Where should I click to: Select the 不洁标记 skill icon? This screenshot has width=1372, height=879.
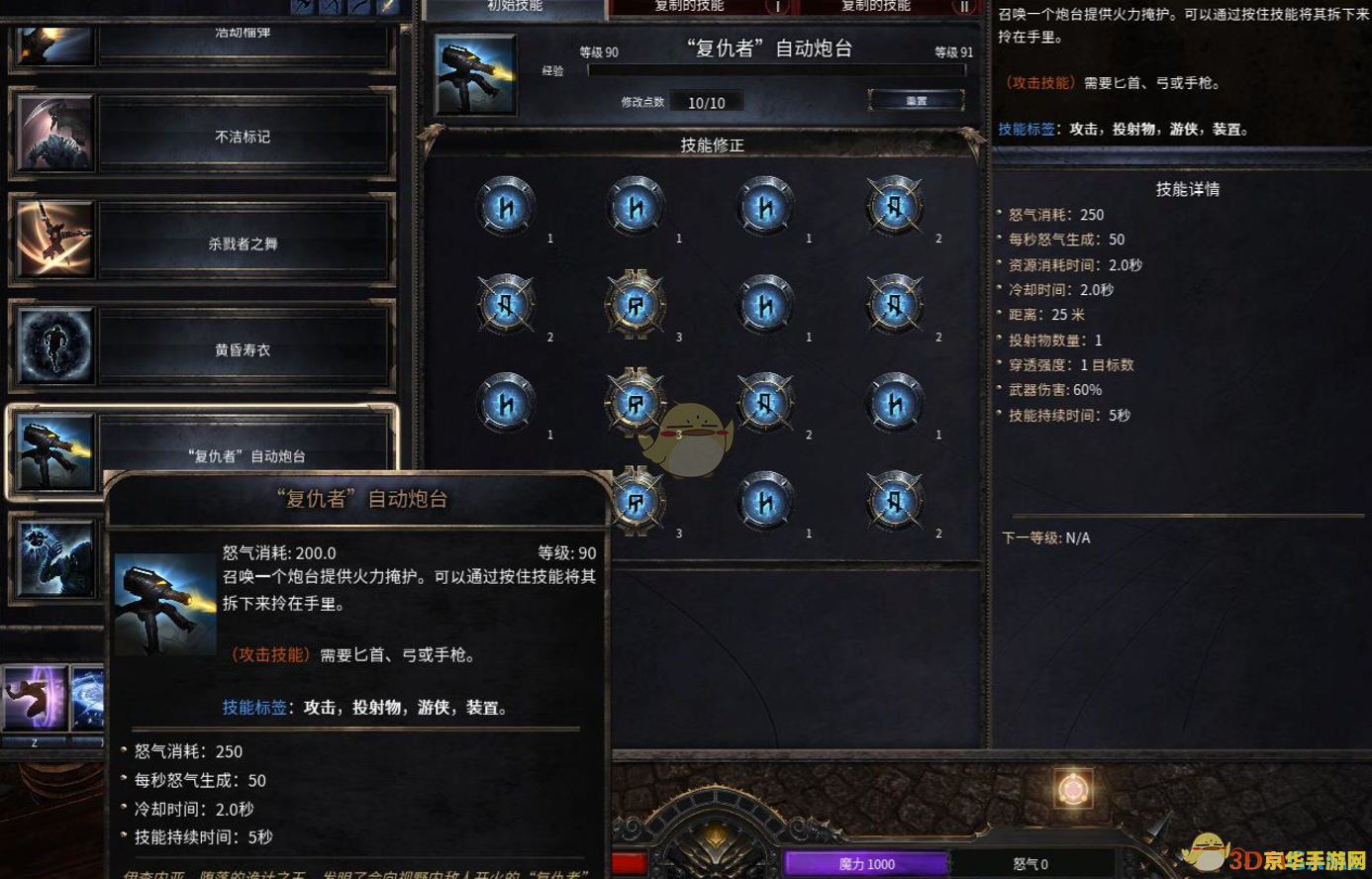pos(54,137)
